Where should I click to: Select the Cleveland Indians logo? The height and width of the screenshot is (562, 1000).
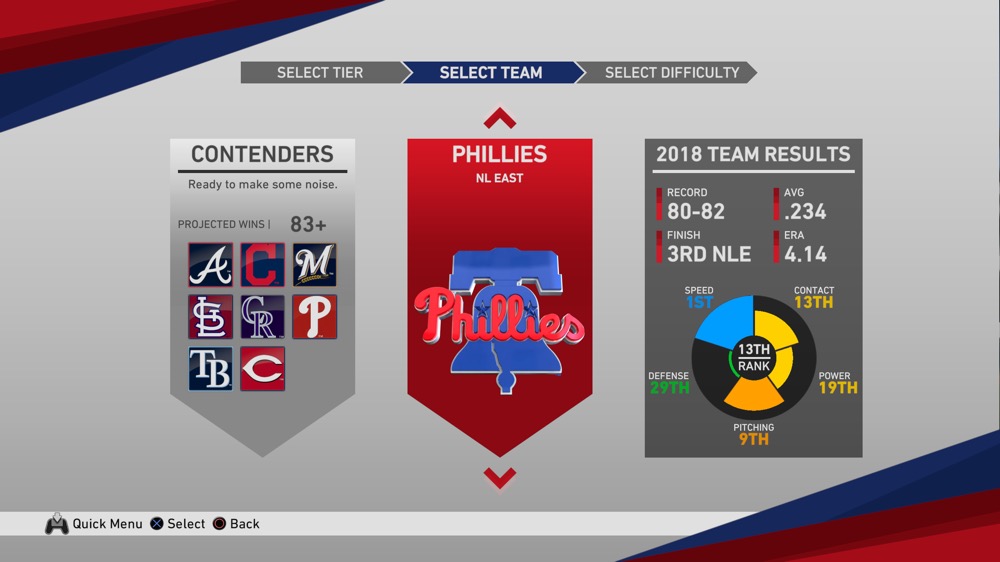coord(263,265)
